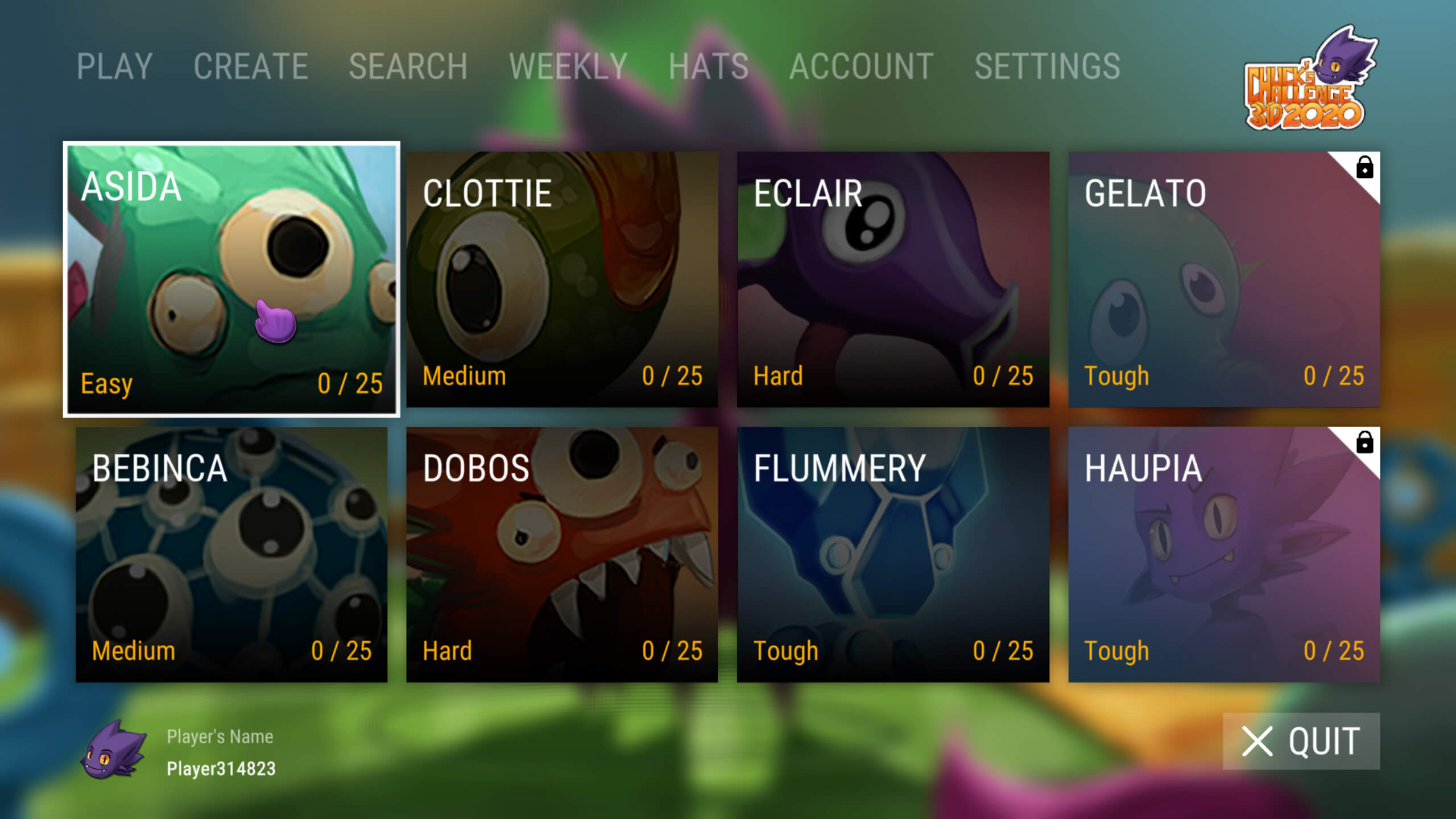Image resolution: width=1456 pixels, height=819 pixels.
Task: Choose the DOBOS hard level pack
Action: click(562, 555)
